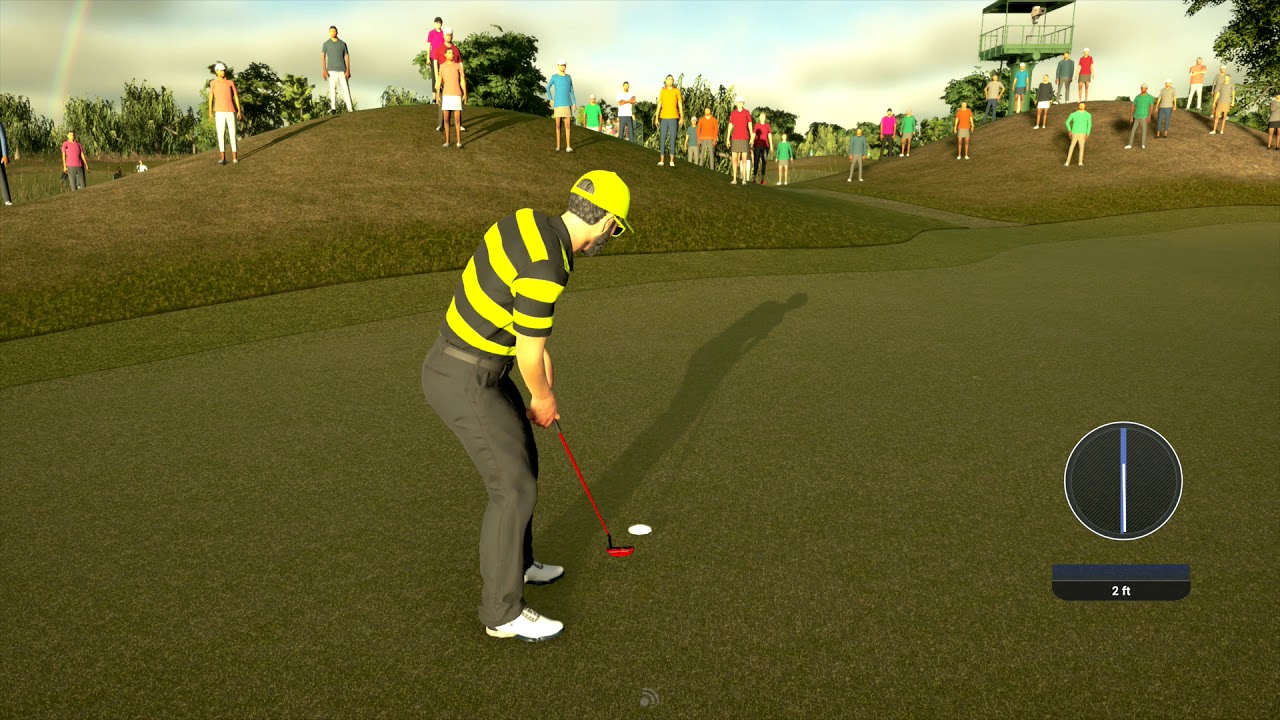Click the circular putting swing meter
This screenshot has height=720, width=1280.
point(1123,481)
